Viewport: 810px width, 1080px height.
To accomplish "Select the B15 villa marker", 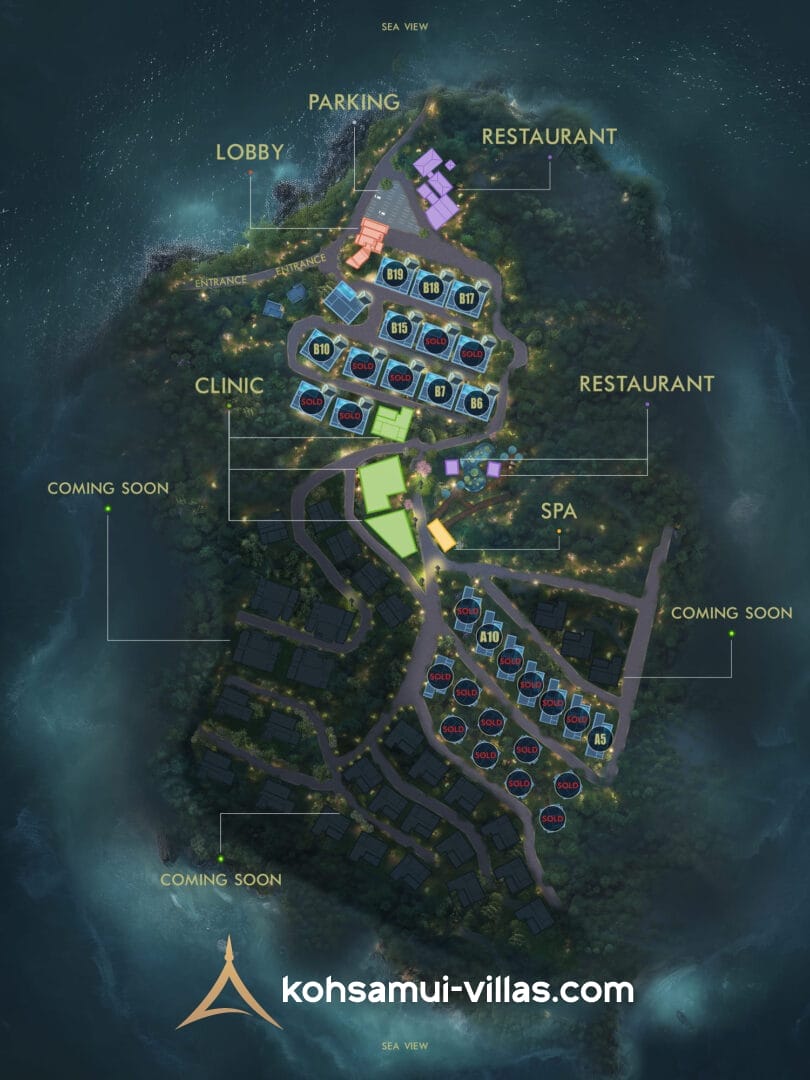I will pyautogui.click(x=400, y=327).
